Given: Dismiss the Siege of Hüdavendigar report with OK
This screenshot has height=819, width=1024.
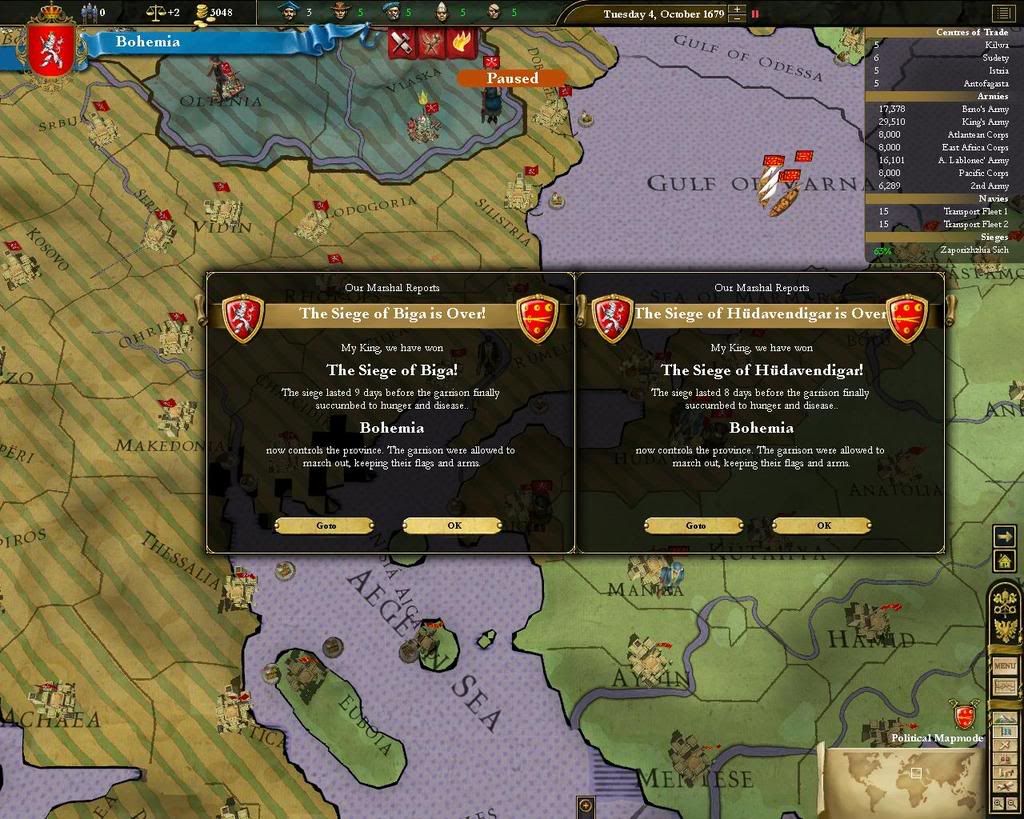Looking at the screenshot, I should click(822, 525).
